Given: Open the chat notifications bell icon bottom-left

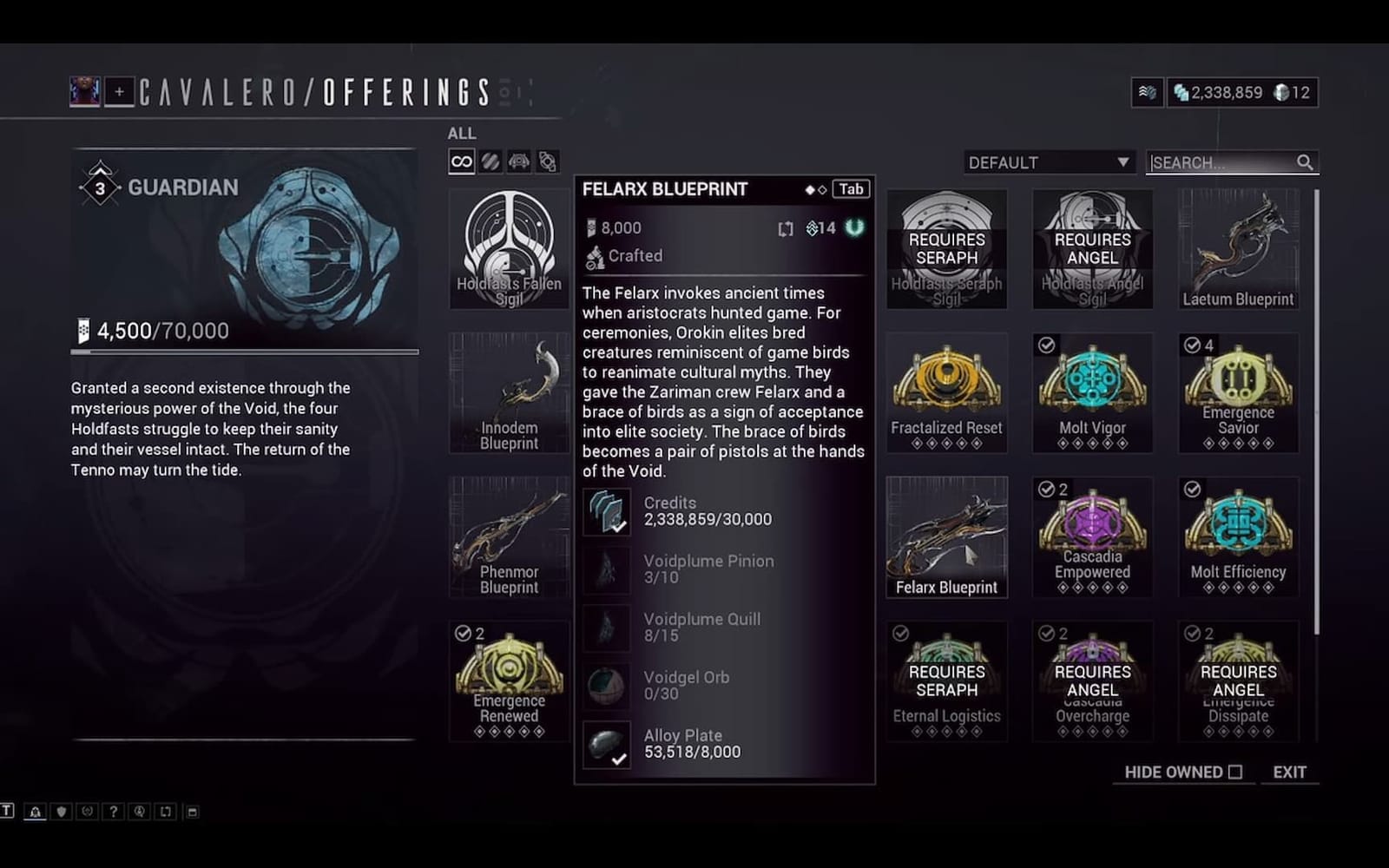Looking at the screenshot, I should coord(35,812).
